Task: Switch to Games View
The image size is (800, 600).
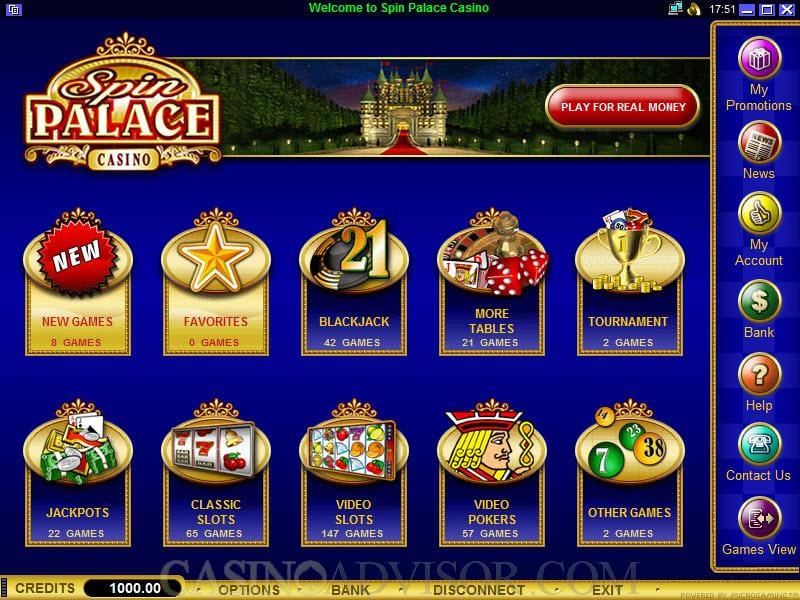Action: 759,518
